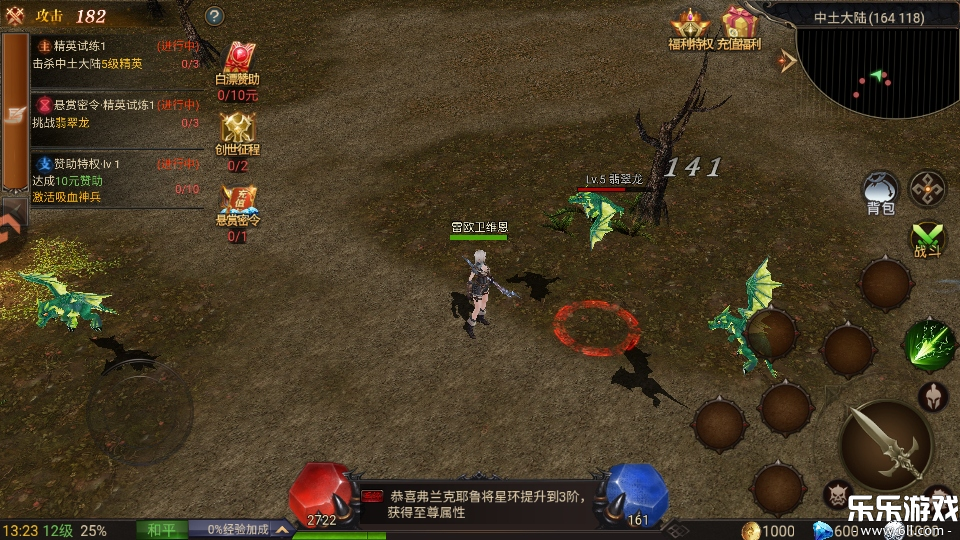Image resolution: width=960 pixels, height=540 pixels.
Task: Open the 白漂赞助 sponsorship icon
Action: pyautogui.click(x=238, y=62)
